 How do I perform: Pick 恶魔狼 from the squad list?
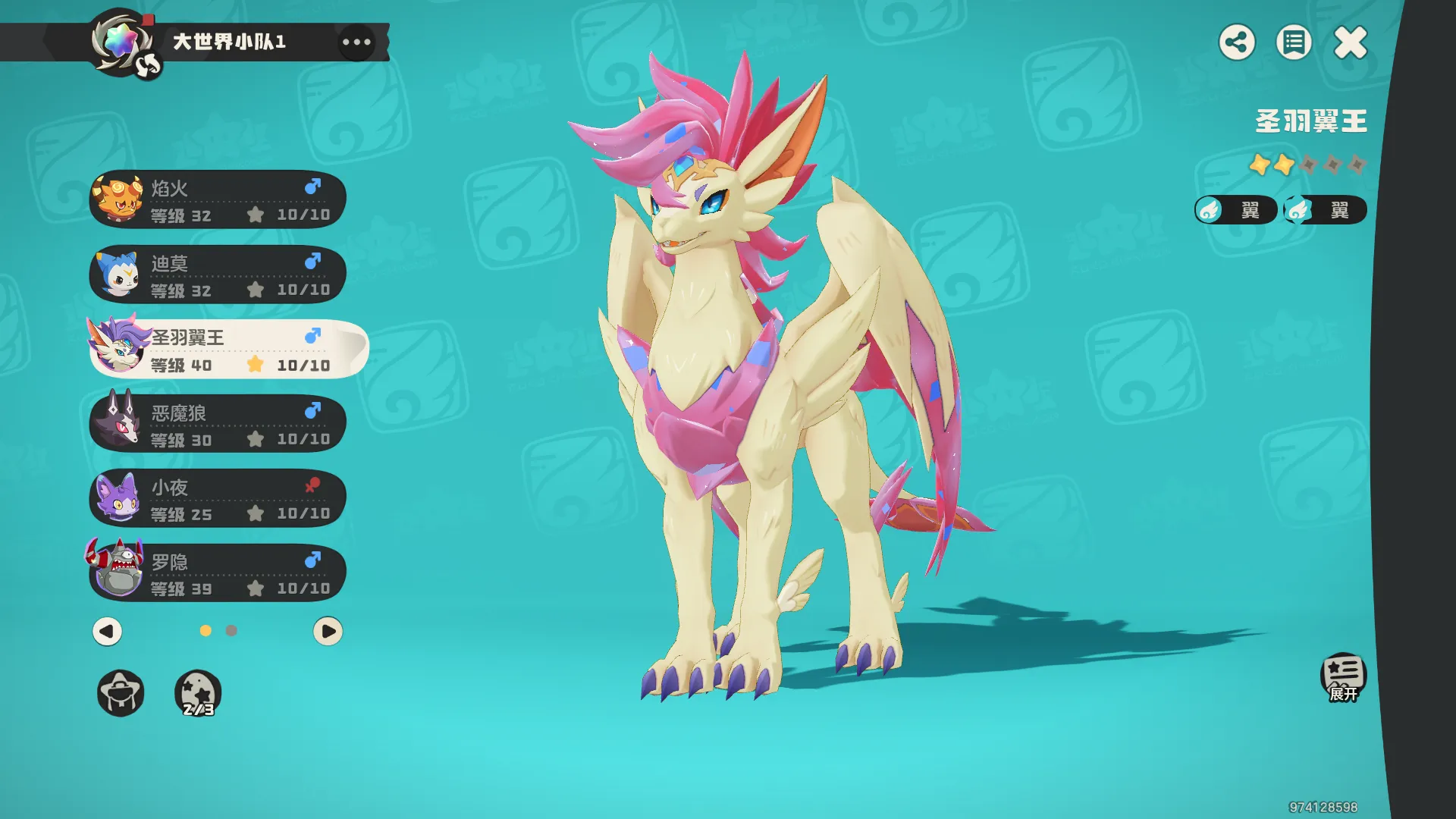pyautogui.click(x=218, y=424)
